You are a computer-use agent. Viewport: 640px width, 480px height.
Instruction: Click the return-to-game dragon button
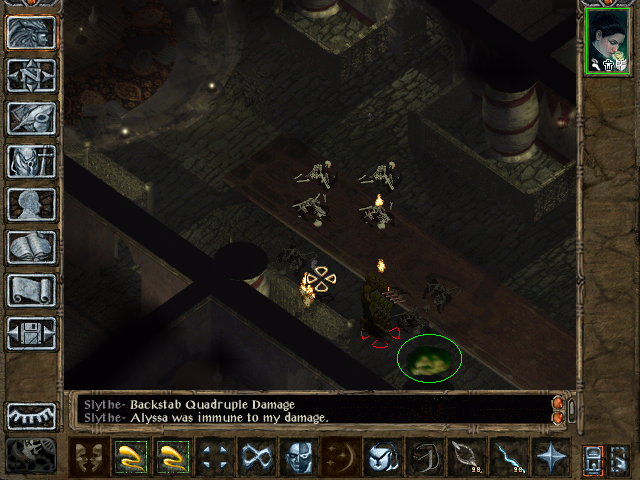tap(32, 34)
